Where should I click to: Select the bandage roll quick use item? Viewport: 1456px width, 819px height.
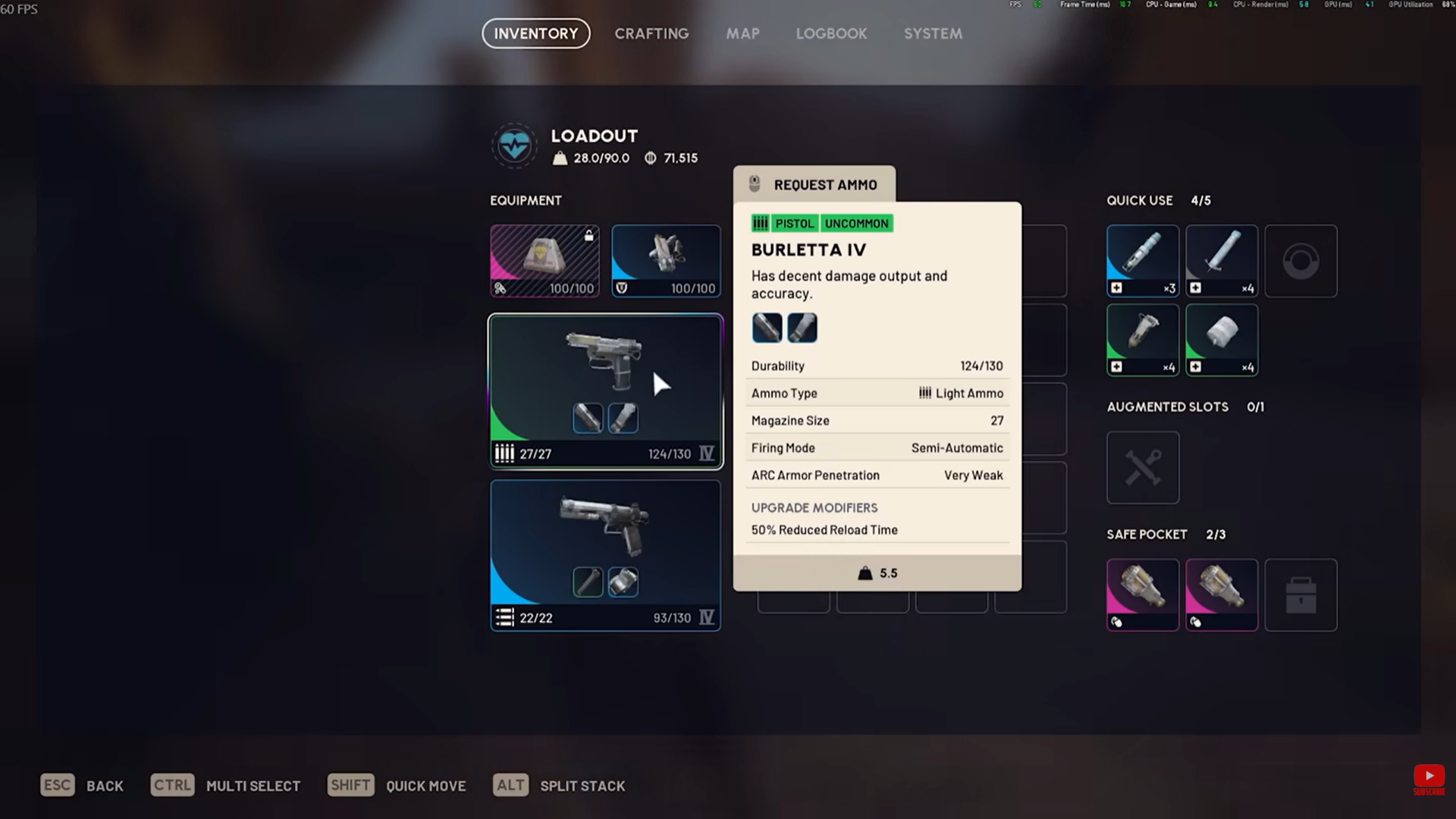pyautogui.click(x=1222, y=339)
